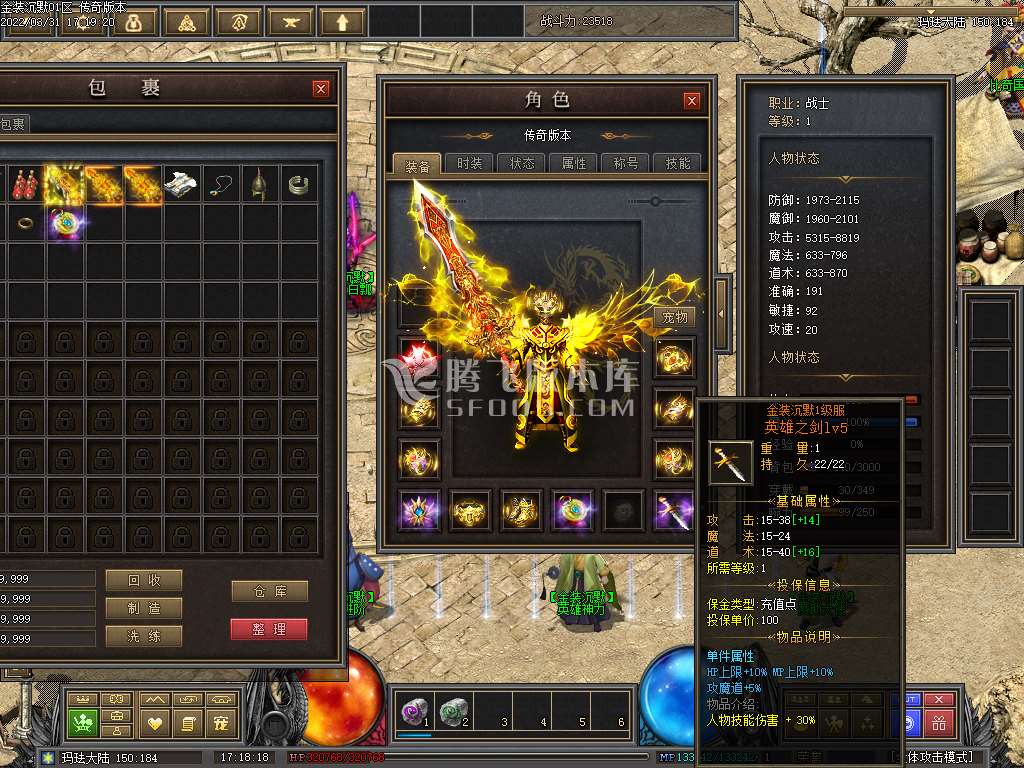Open the 仓库 warehouse
The width and height of the screenshot is (1024, 768).
269,591
